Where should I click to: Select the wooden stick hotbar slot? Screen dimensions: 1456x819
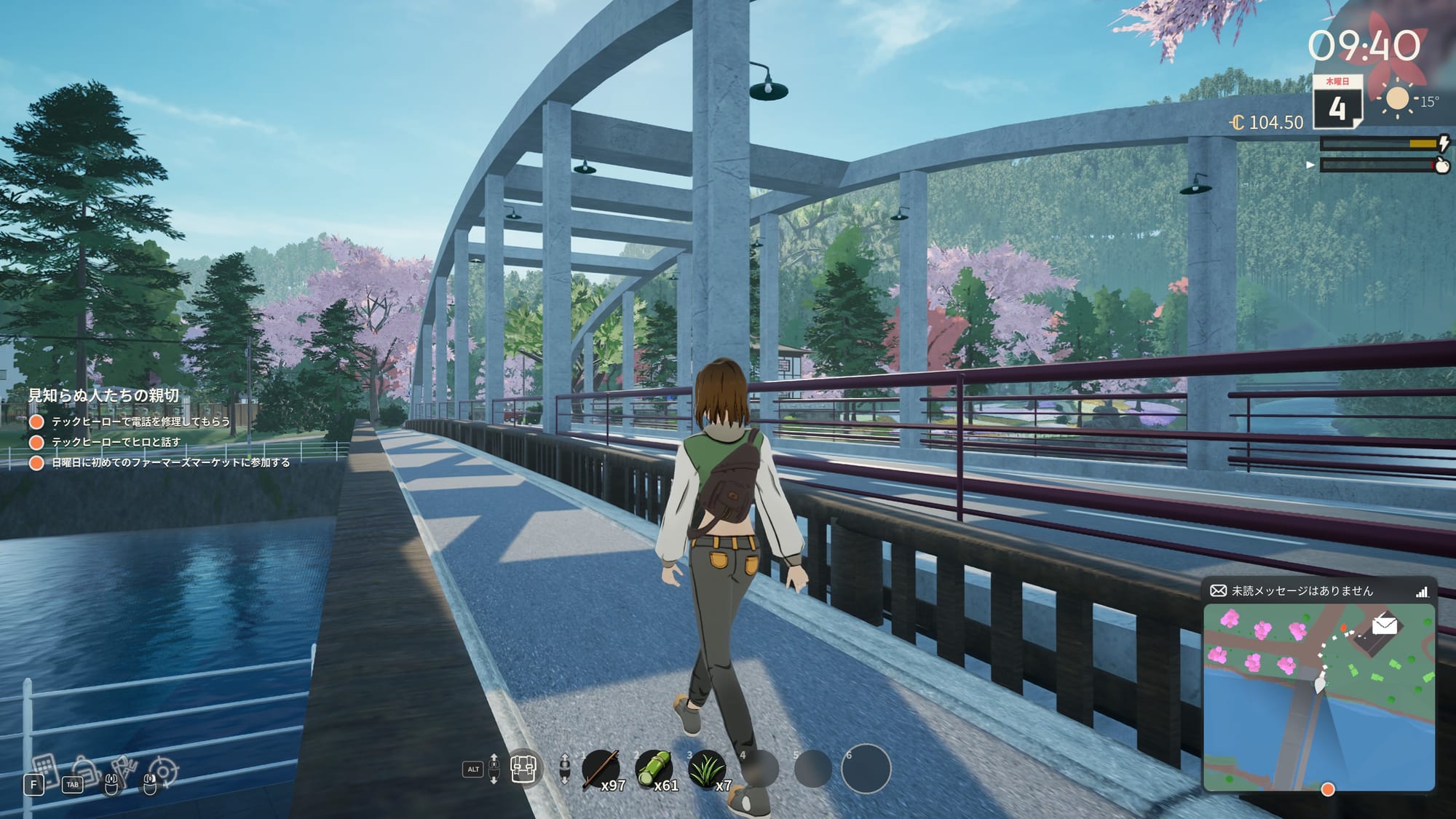(x=601, y=770)
